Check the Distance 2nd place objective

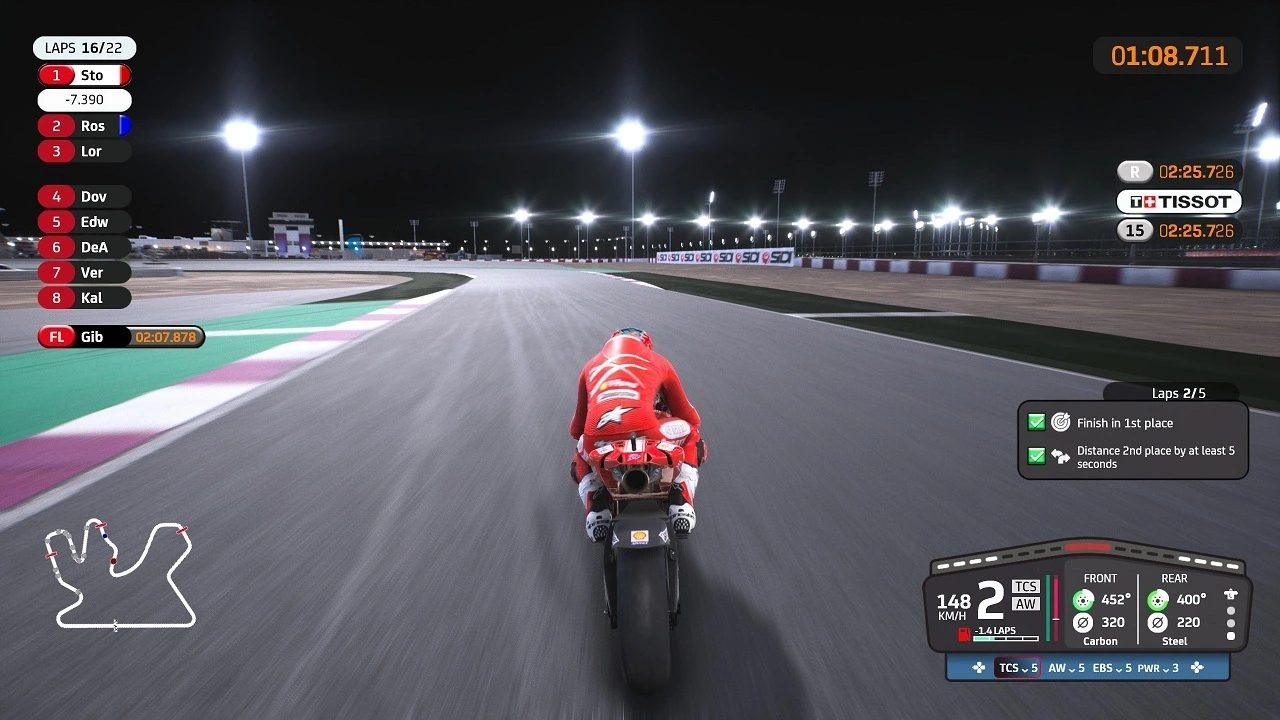(x=1037, y=456)
